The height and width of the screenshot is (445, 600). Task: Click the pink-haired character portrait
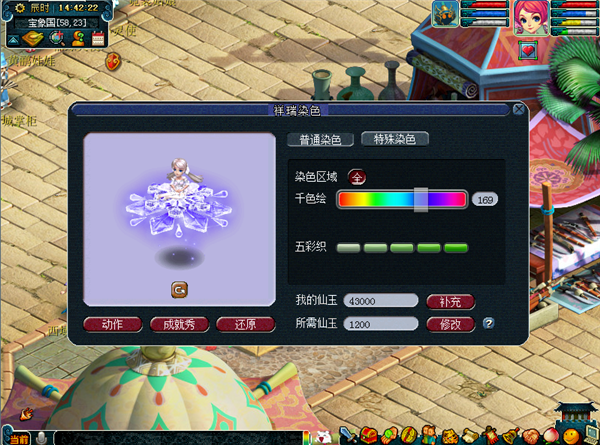(530, 18)
